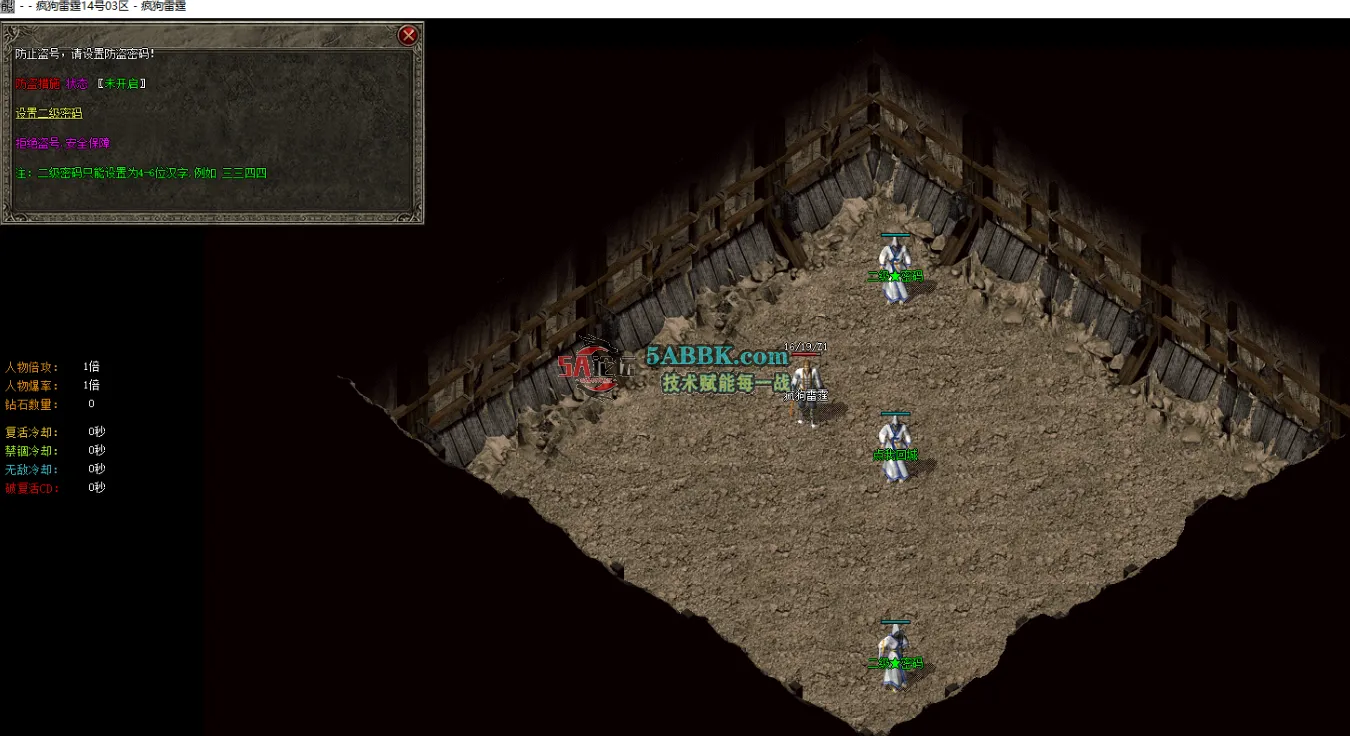Click the green 二级密码 note text
1350x736 pixels.
point(140,172)
